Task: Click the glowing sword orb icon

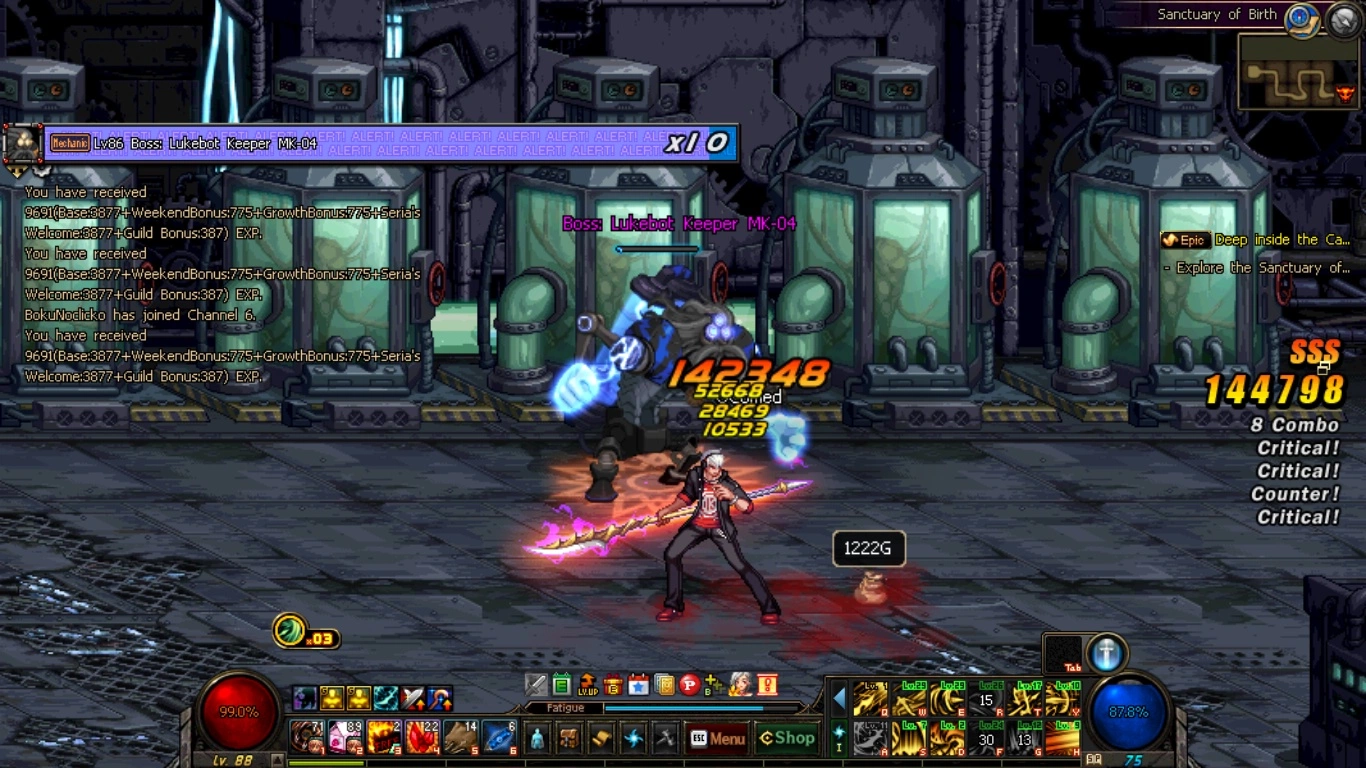Action: pyautogui.click(x=1106, y=653)
